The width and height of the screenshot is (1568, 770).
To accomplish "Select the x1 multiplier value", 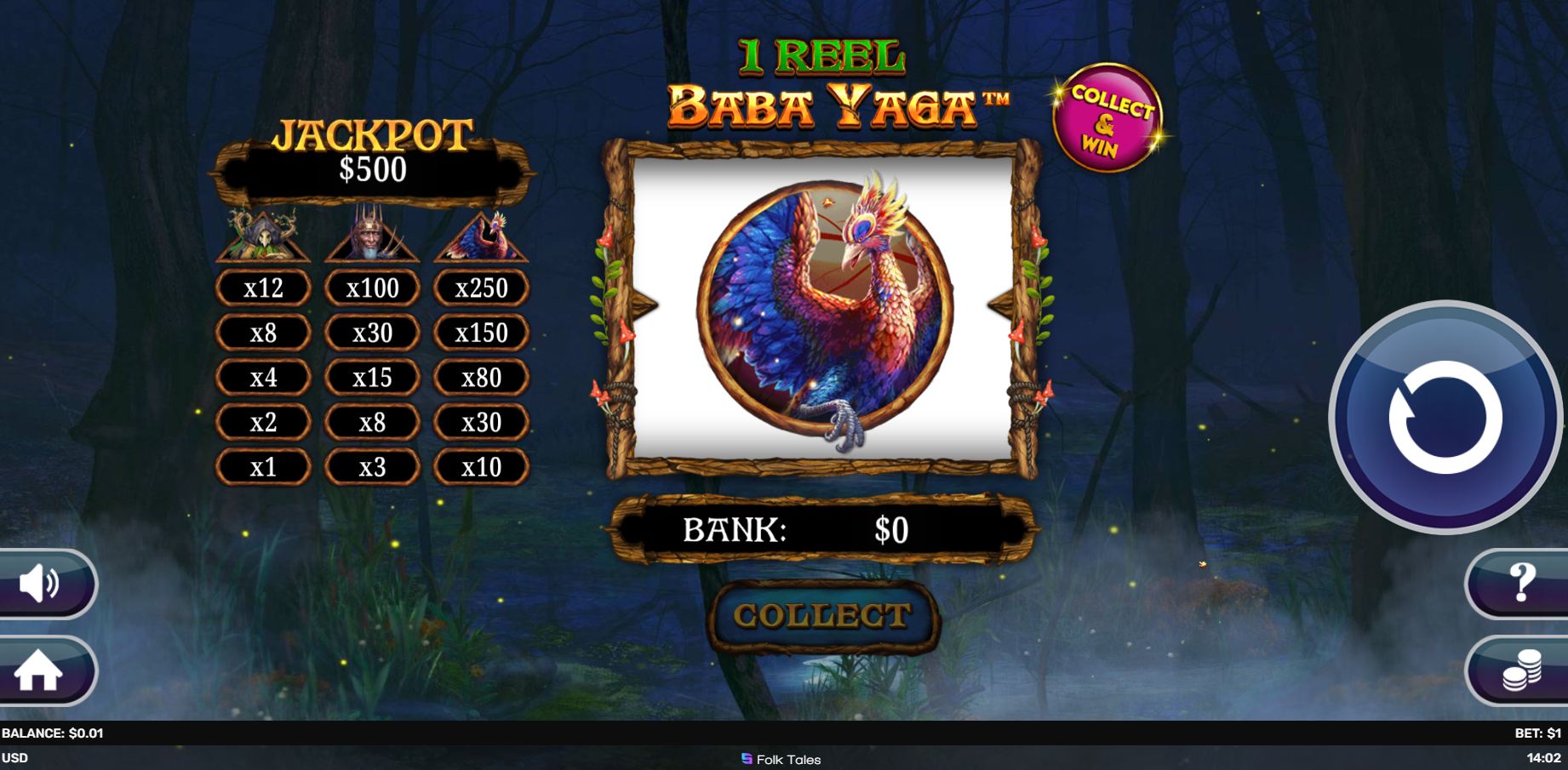I will (264, 466).
